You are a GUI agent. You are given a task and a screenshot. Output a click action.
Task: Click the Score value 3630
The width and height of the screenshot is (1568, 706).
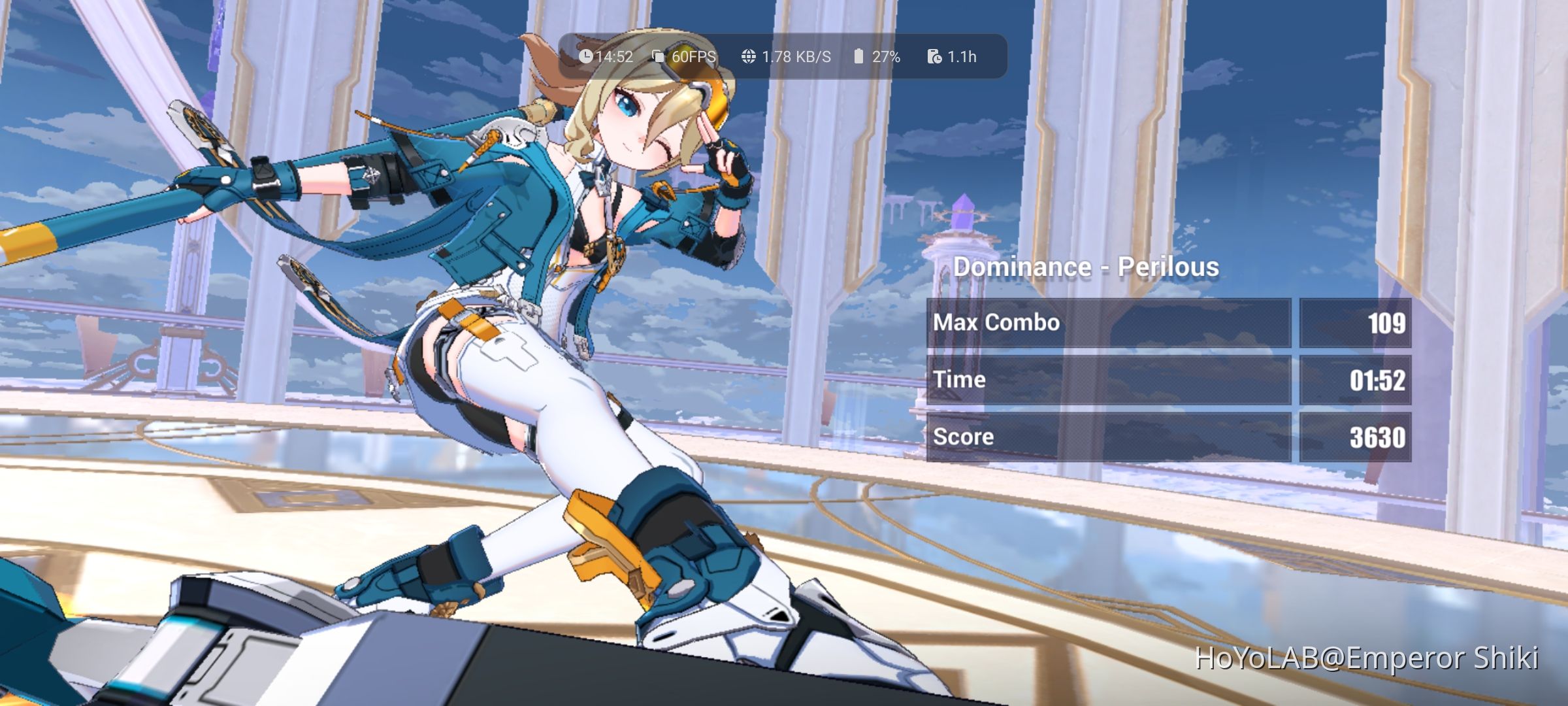tap(1379, 436)
